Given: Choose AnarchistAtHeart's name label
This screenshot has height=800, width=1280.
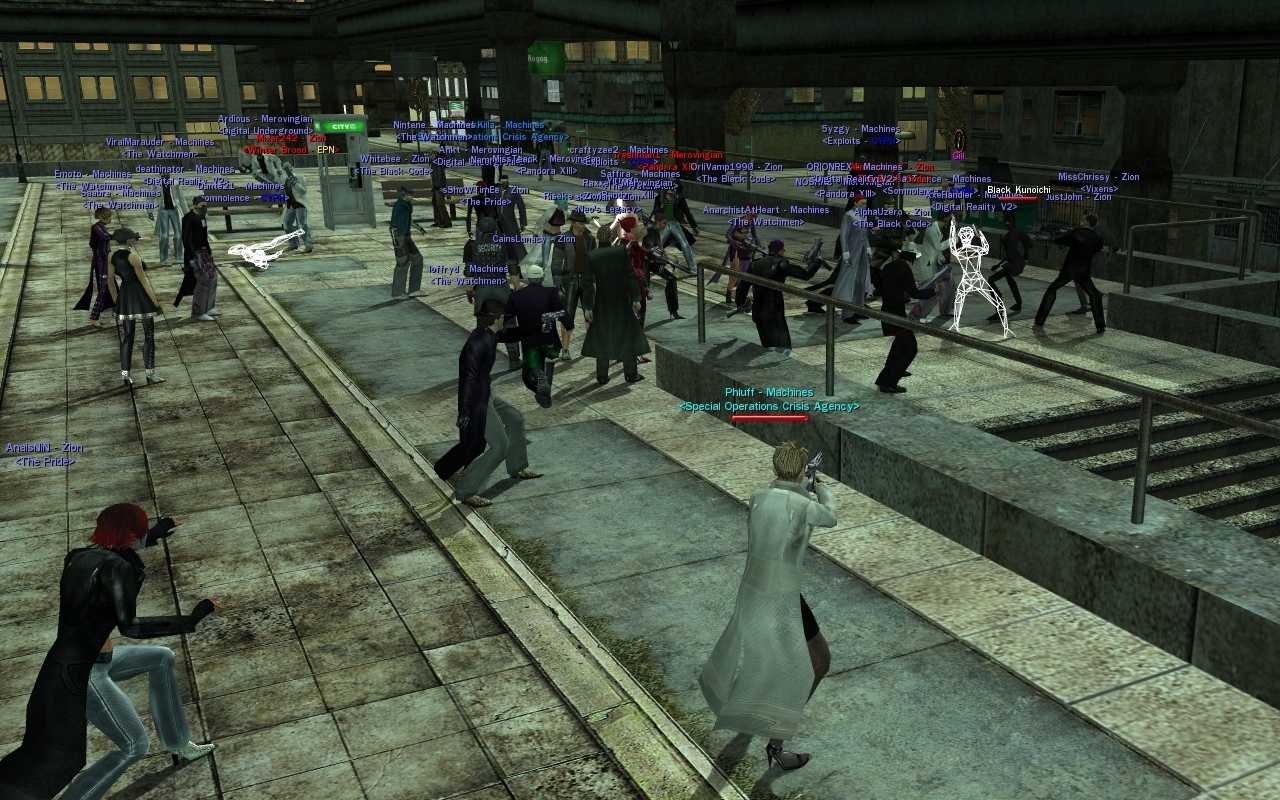Looking at the screenshot, I should coord(765,210).
